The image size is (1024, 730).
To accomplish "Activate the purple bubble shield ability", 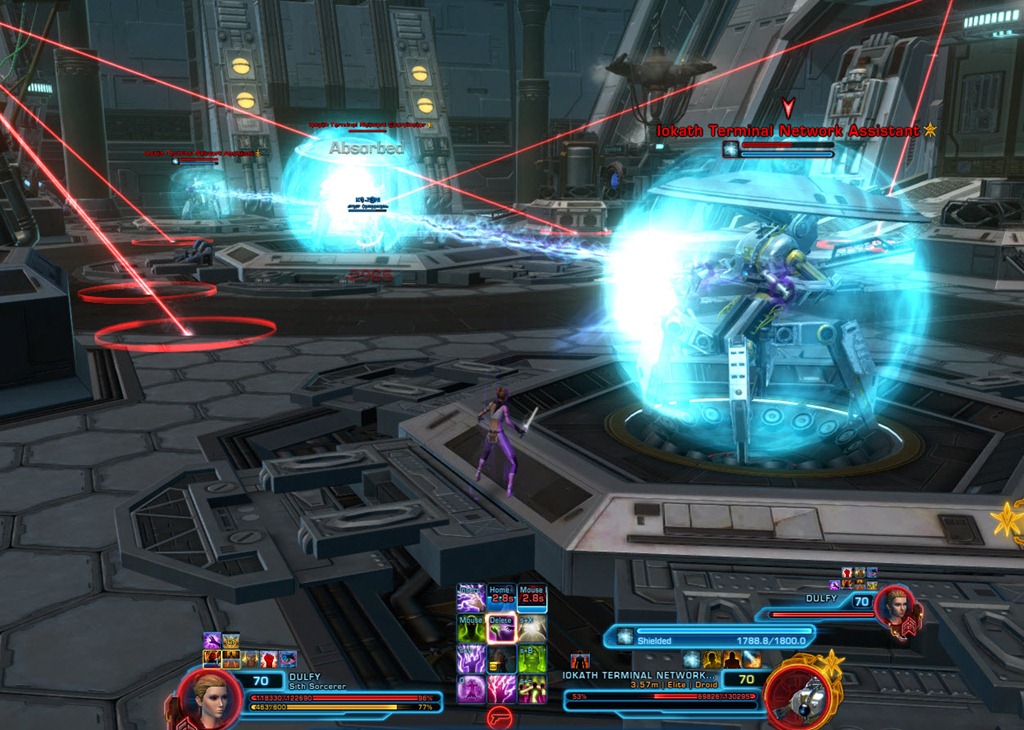I will pyautogui.click(x=471, y=688).
